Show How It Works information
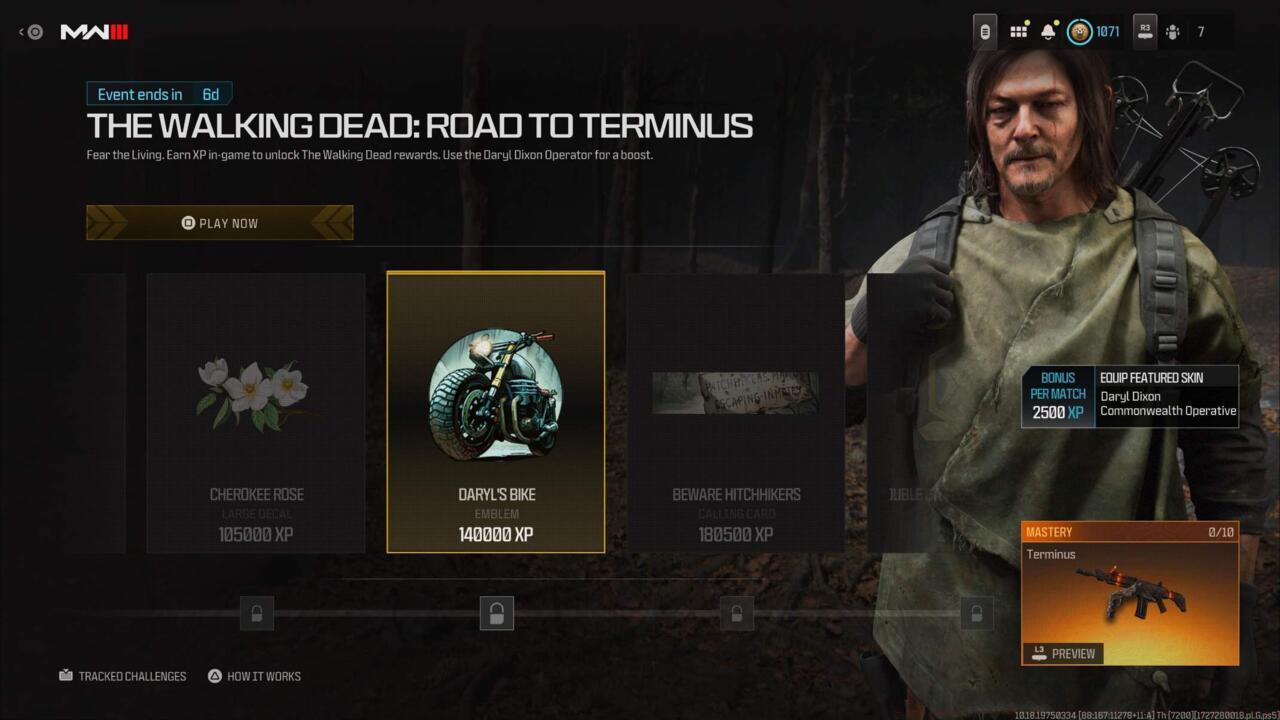Viewport: 1280px width, 720px height. pos(254,676)
